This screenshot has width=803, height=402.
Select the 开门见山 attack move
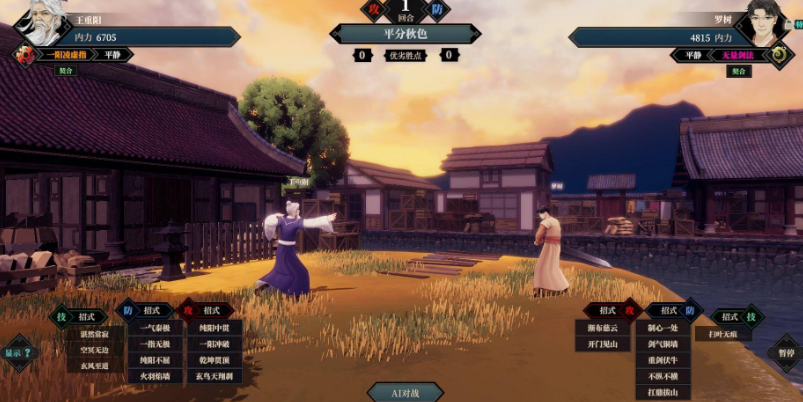pyautogui.click(x=601, y=343)
